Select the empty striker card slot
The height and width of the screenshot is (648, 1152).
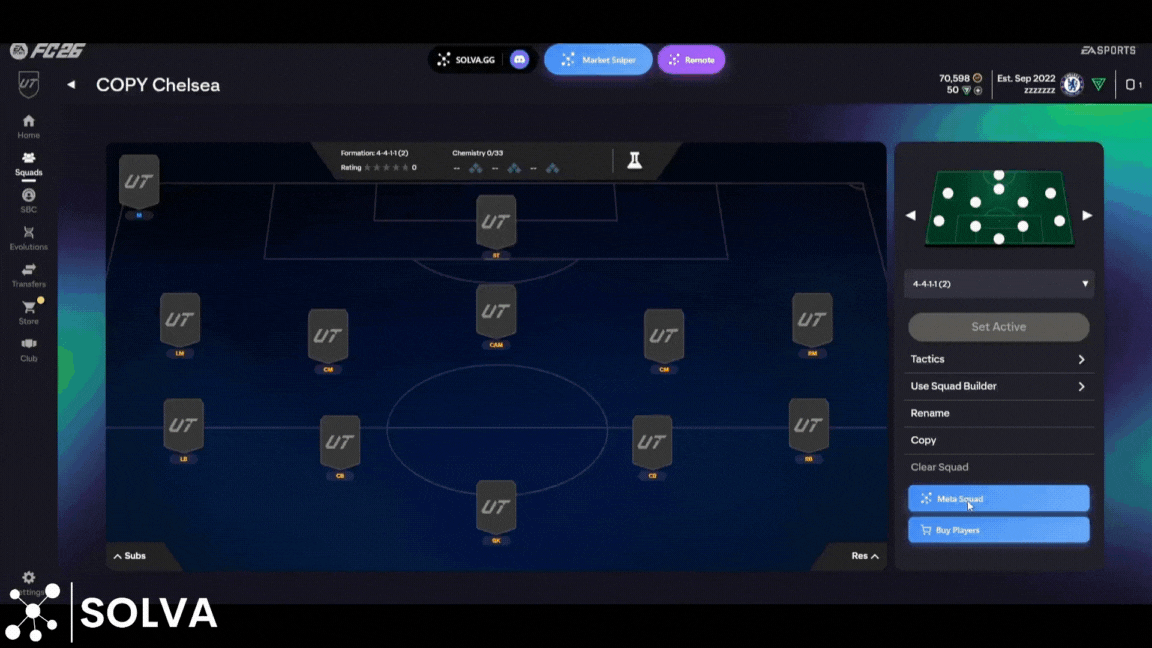[496, 222]
